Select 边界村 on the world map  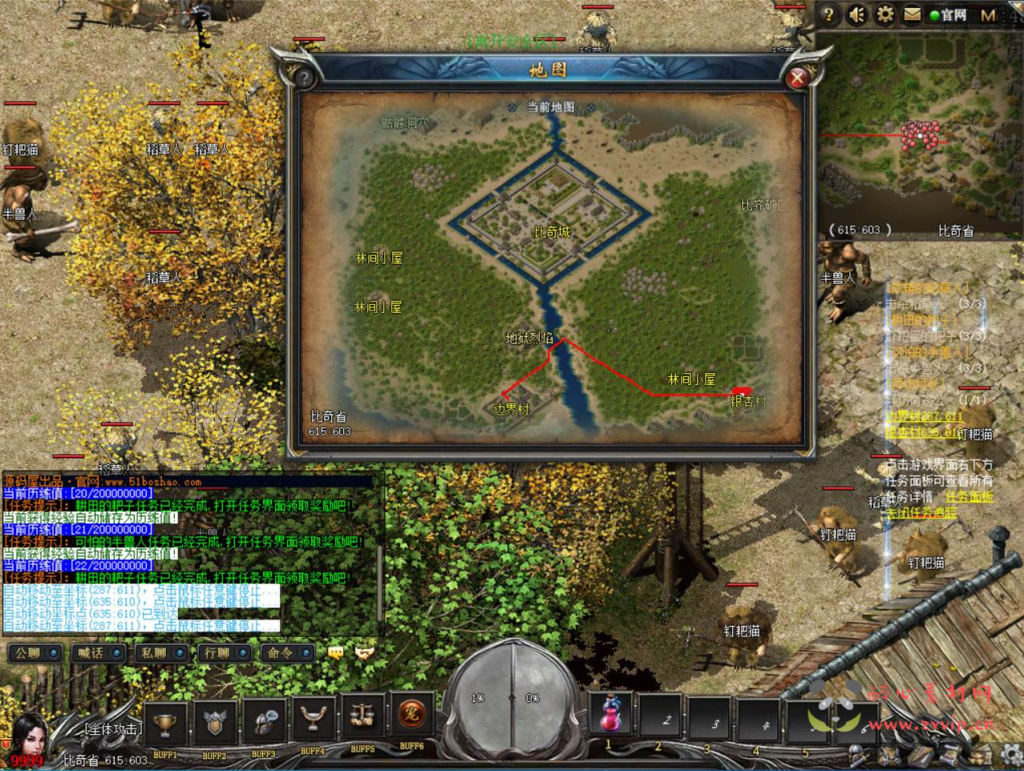[511, 409]
